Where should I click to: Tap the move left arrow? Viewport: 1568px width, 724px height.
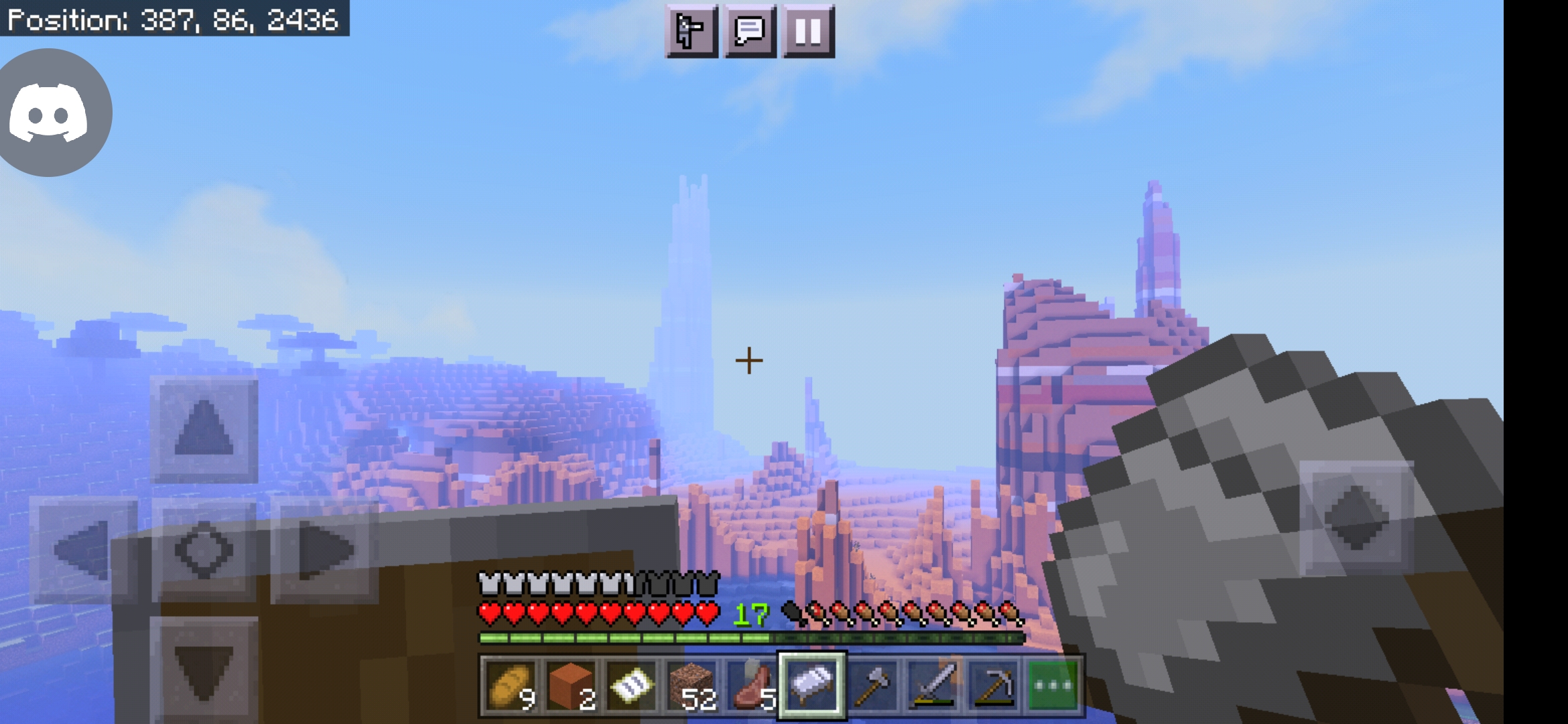82,551
